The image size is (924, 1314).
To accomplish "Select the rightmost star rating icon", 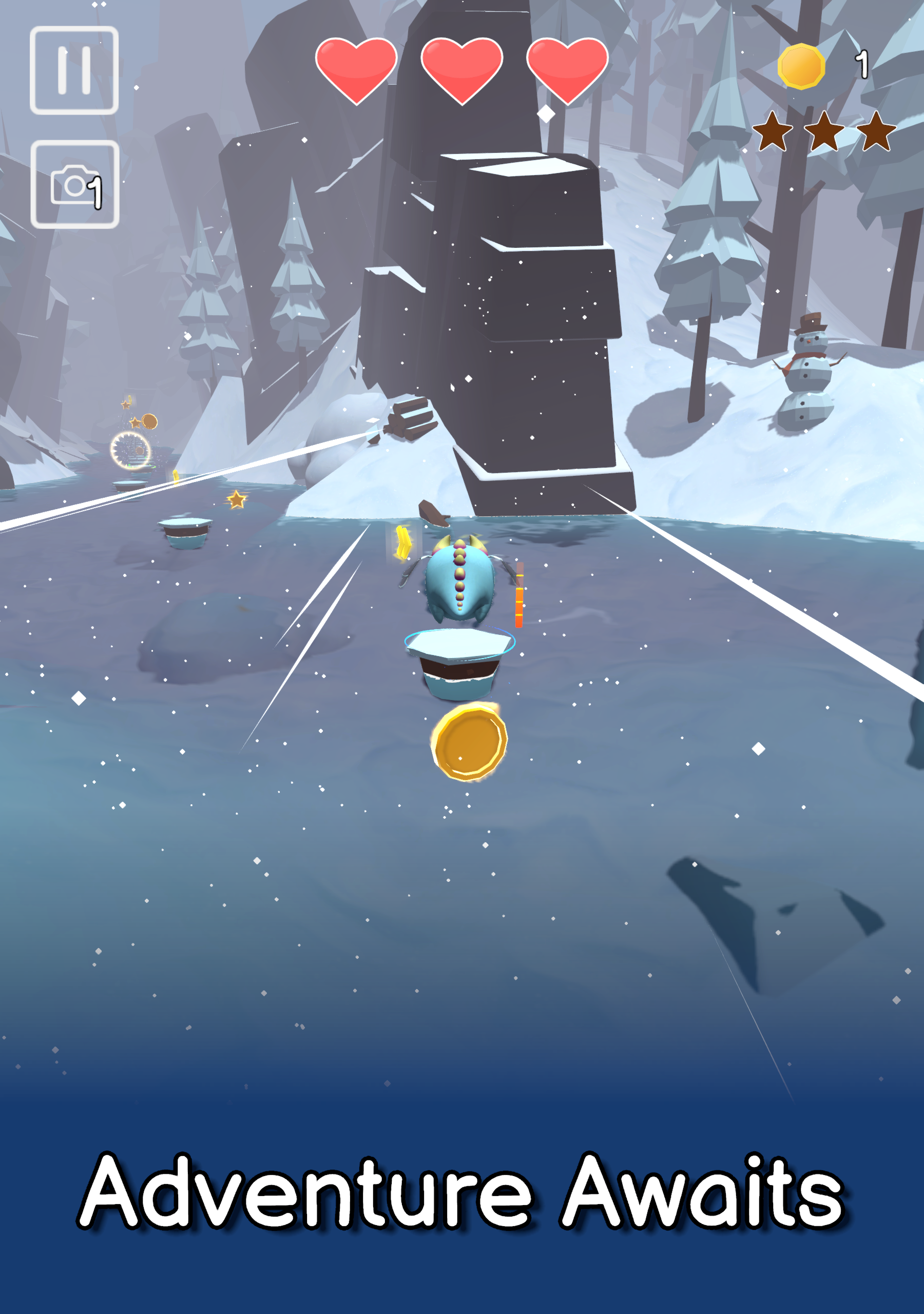I will (x=877, y=133).
